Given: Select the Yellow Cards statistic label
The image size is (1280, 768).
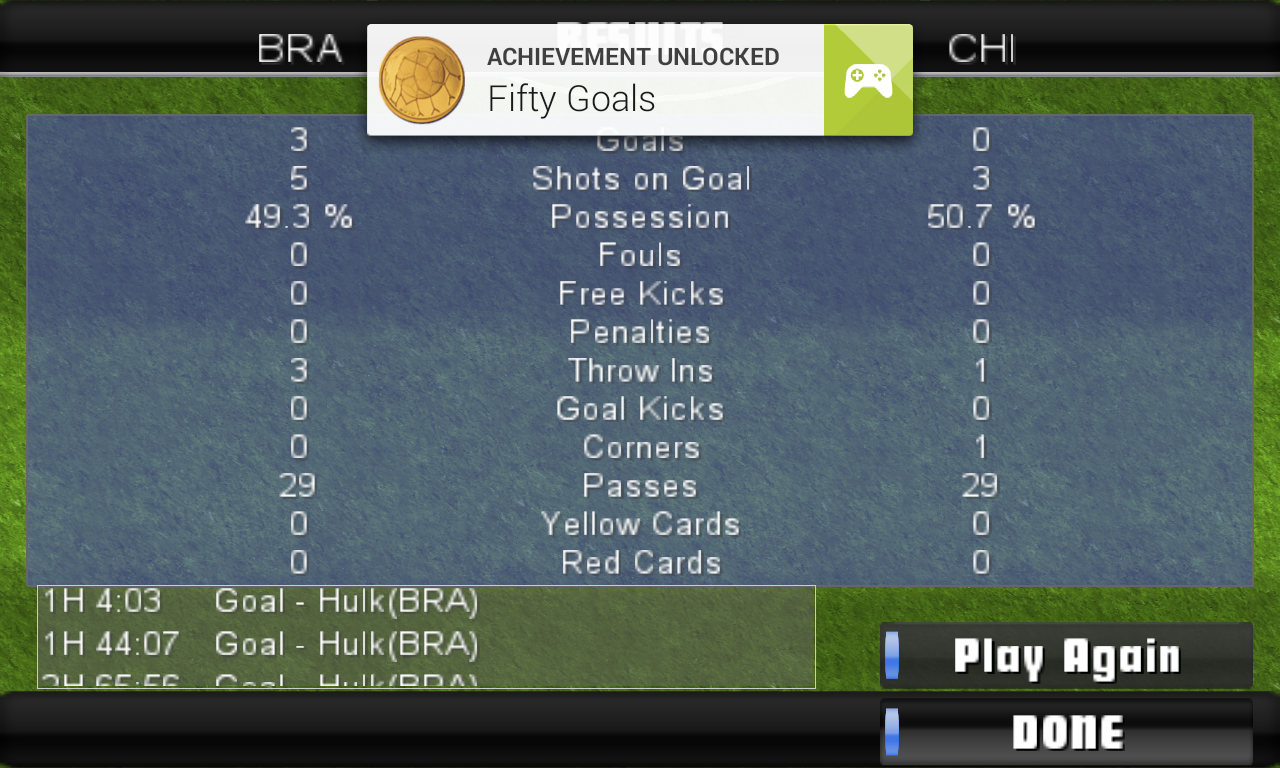Looking at the screenshot, I should coord(640,524).
